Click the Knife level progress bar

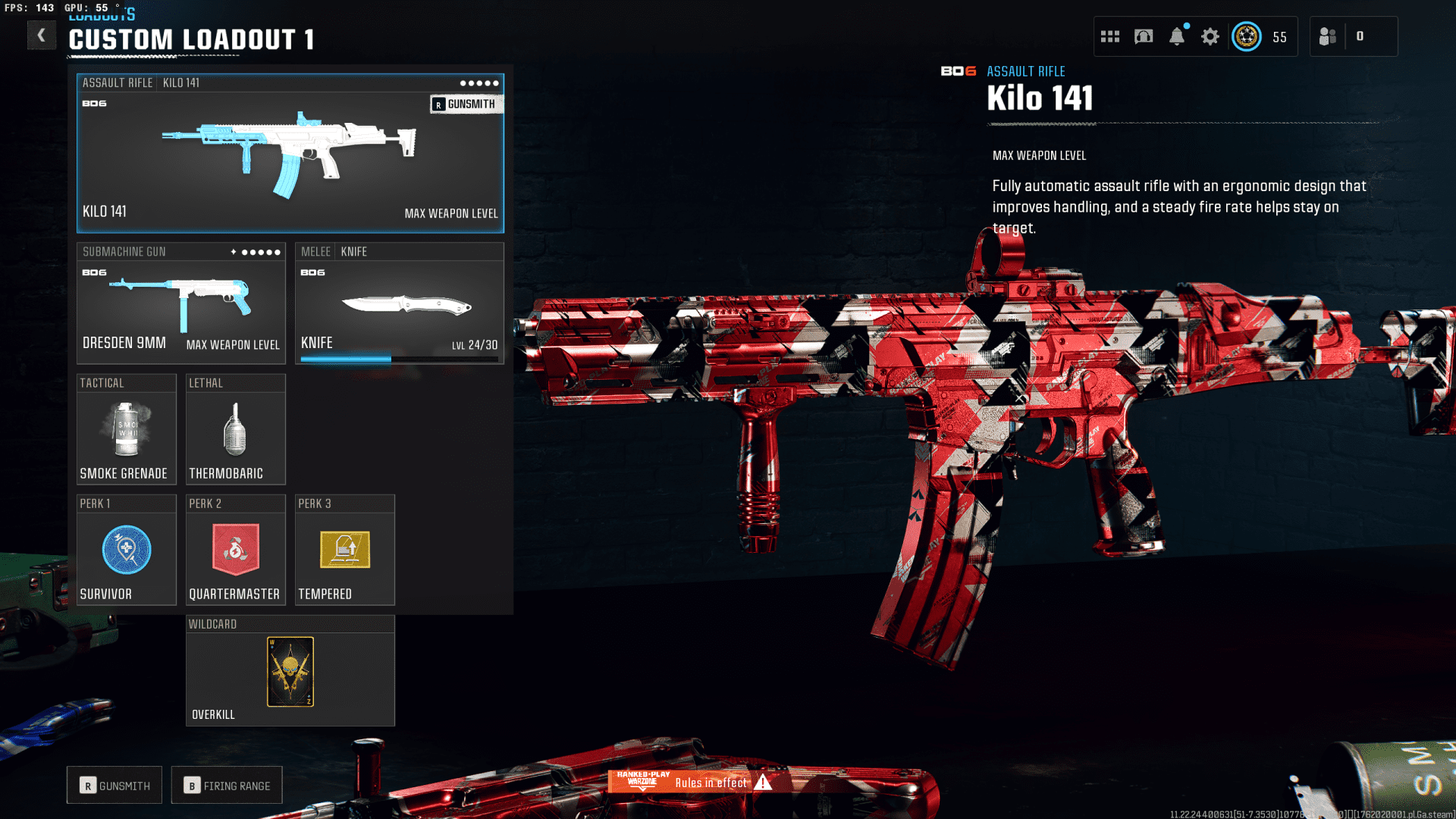click(x=401, y=357)
